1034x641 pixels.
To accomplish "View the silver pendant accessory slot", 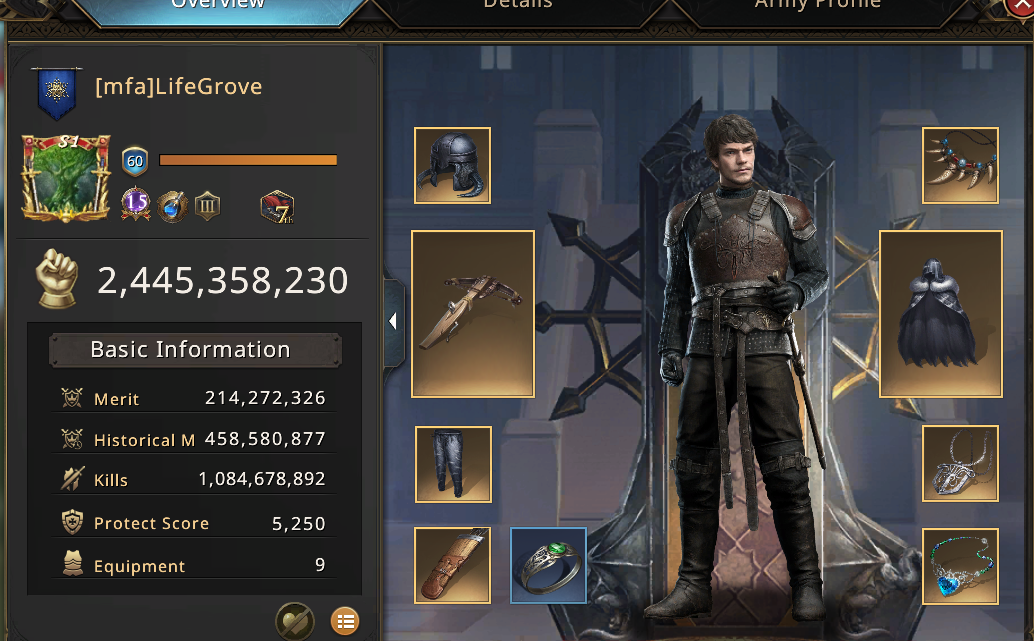I will click(960, 464).
